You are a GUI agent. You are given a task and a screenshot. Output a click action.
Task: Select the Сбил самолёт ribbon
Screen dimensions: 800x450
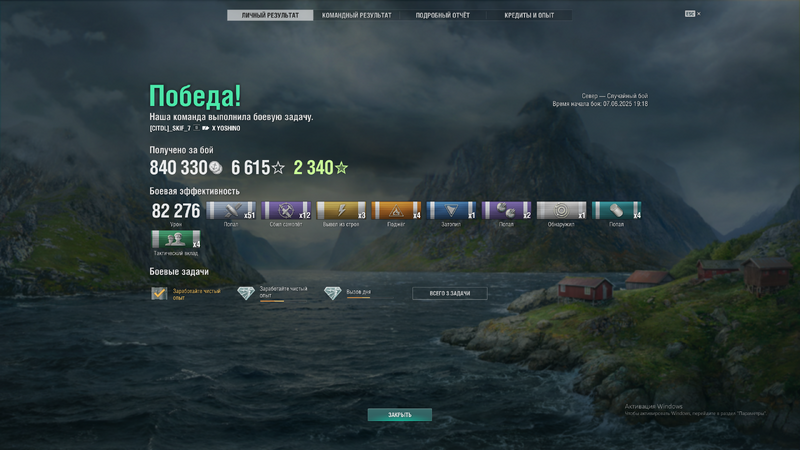[286, 211]
